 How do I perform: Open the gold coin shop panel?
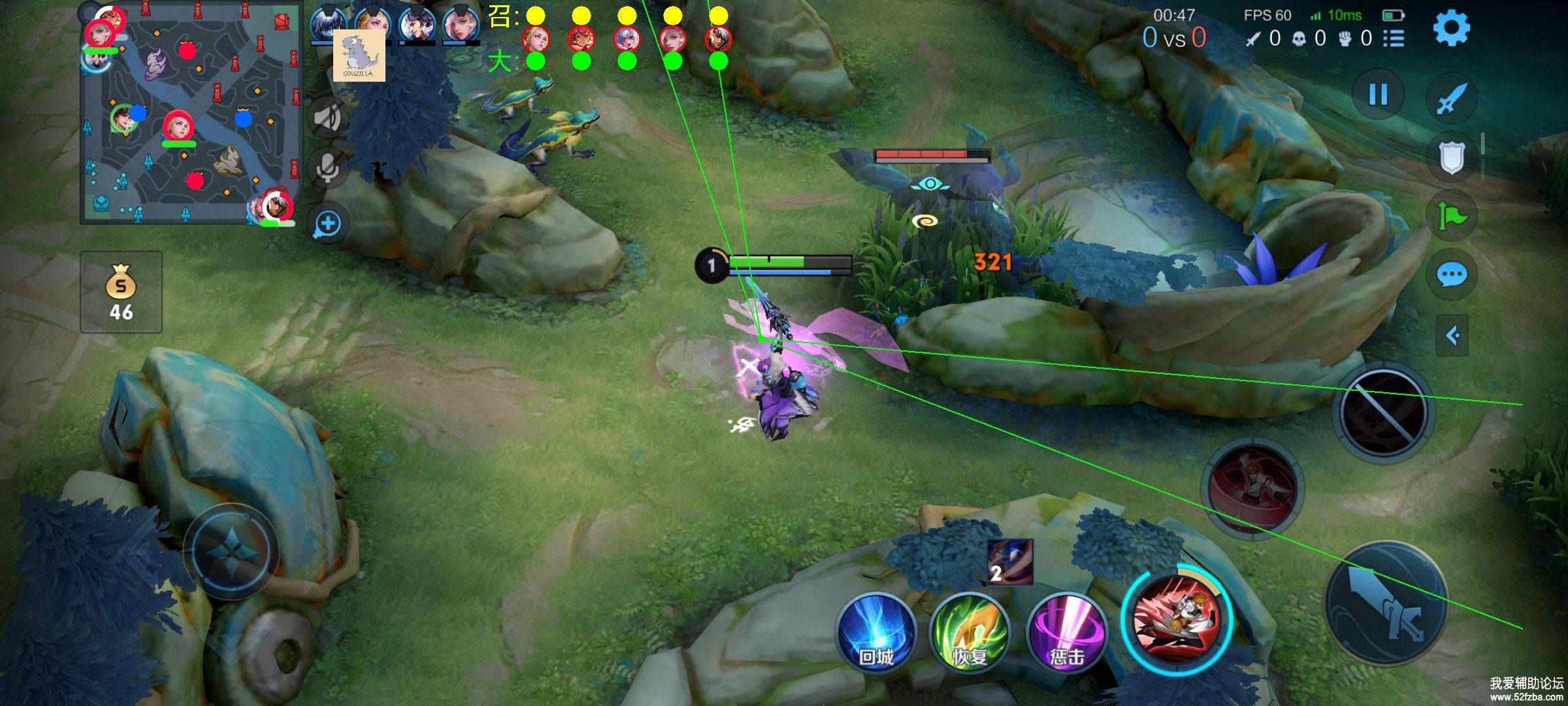(121, 292)
